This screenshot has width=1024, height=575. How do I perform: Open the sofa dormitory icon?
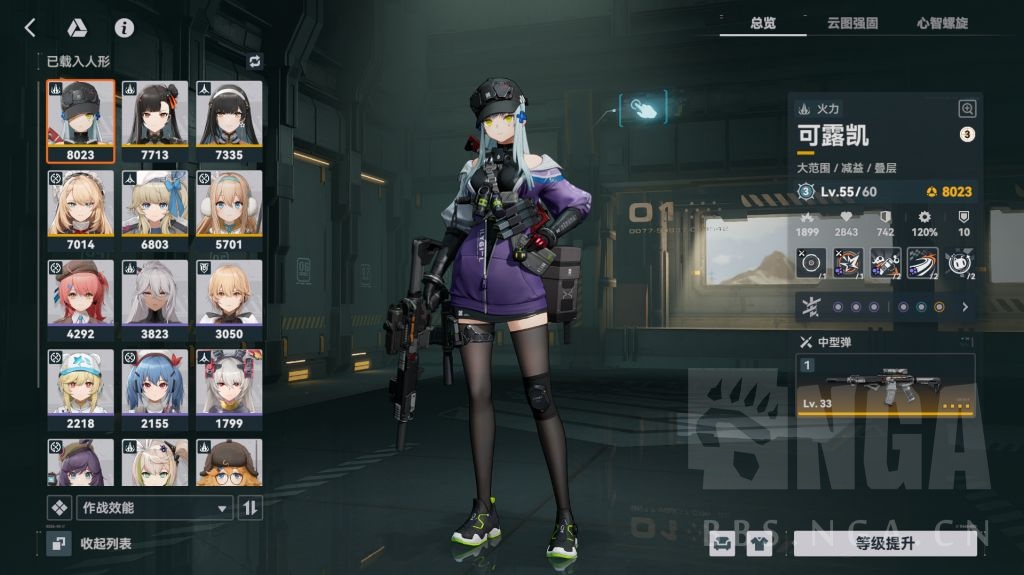pos(721,543)
